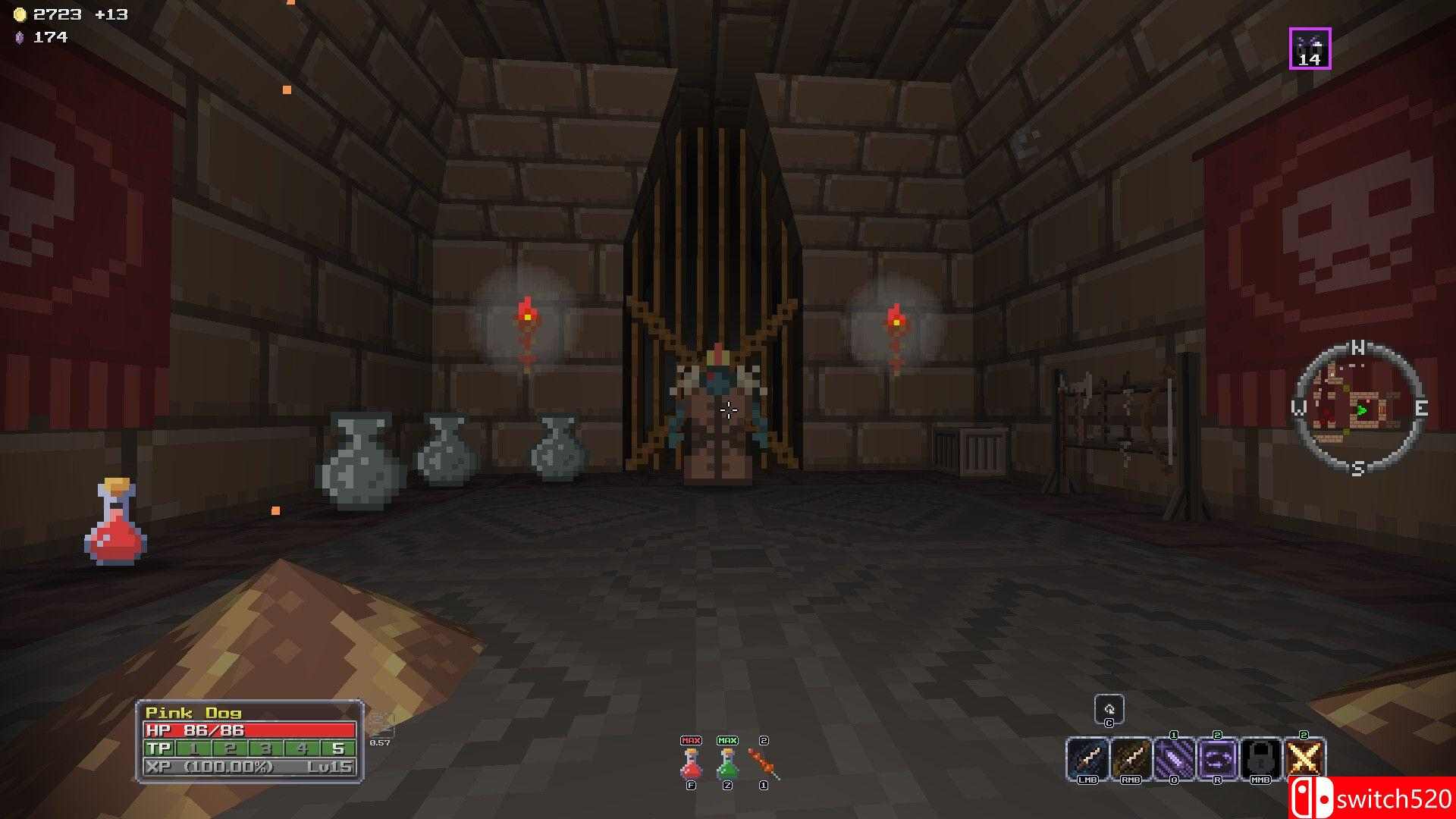Click the Pink Dog nameplate
Screen dimensions: 1456x819
click(x=194, y=712)
